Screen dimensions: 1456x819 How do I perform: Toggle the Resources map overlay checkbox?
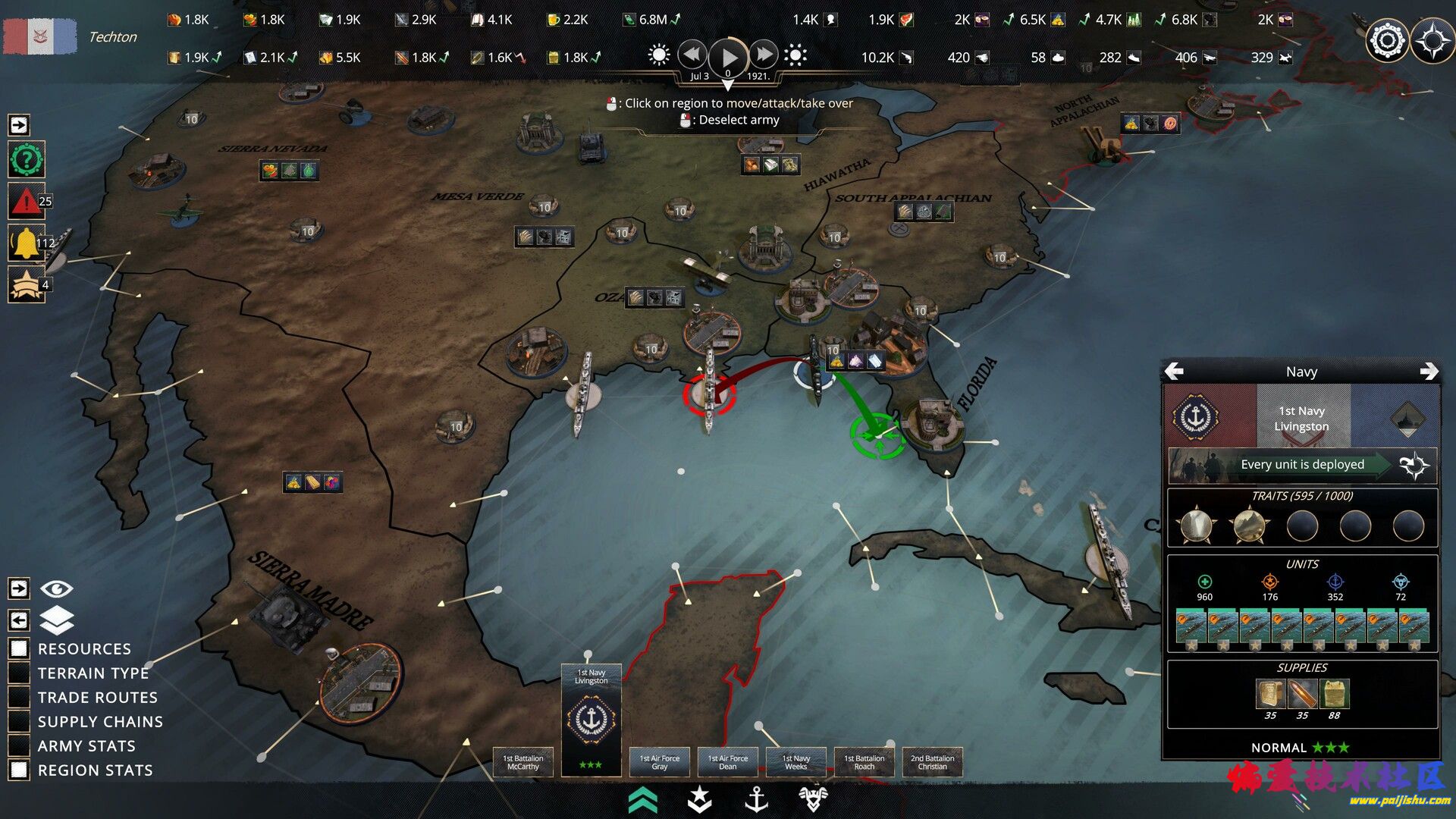point(19,648)
